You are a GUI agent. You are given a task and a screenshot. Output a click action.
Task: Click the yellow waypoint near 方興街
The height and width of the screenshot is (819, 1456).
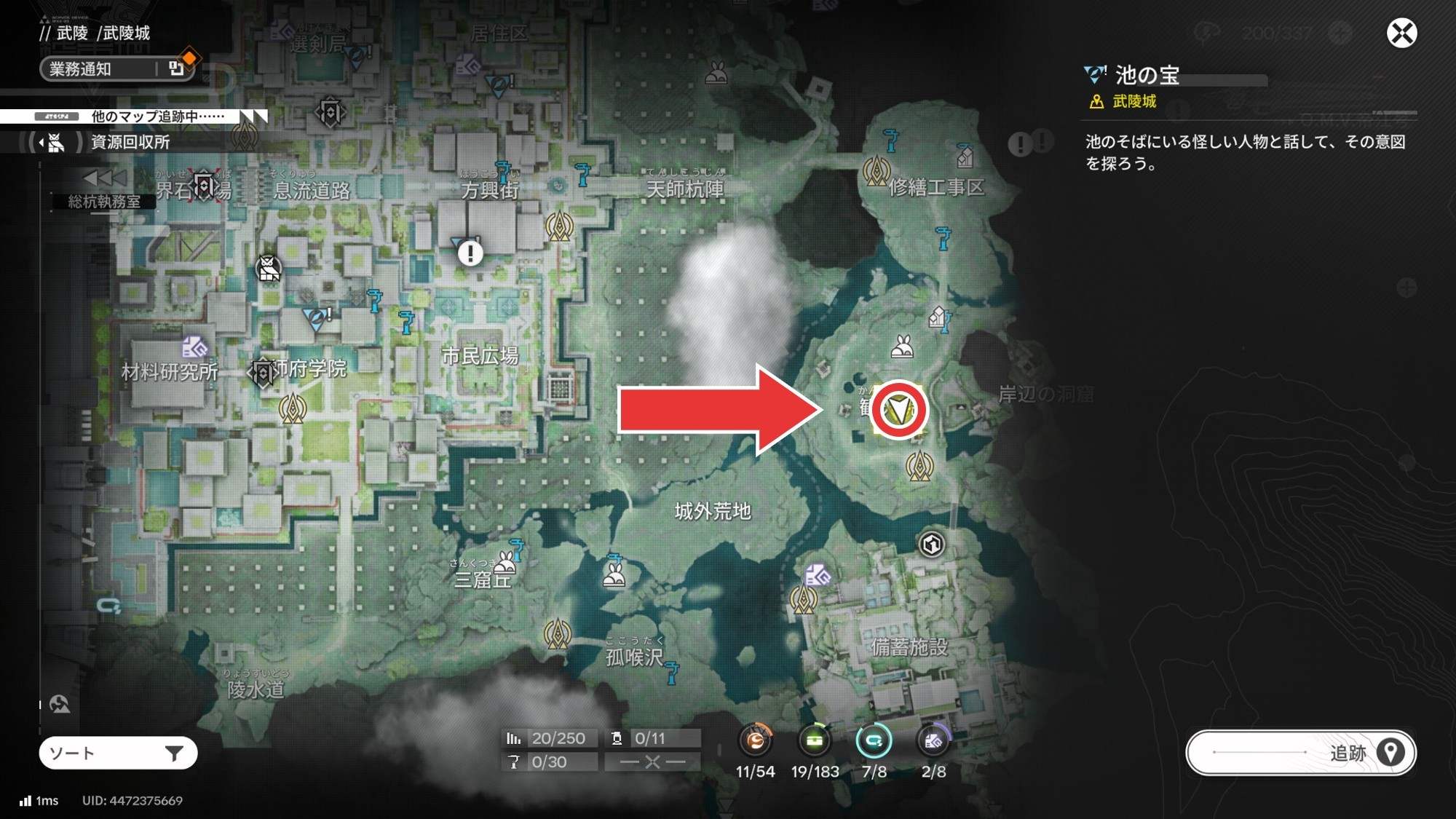[x=559, y=226]
